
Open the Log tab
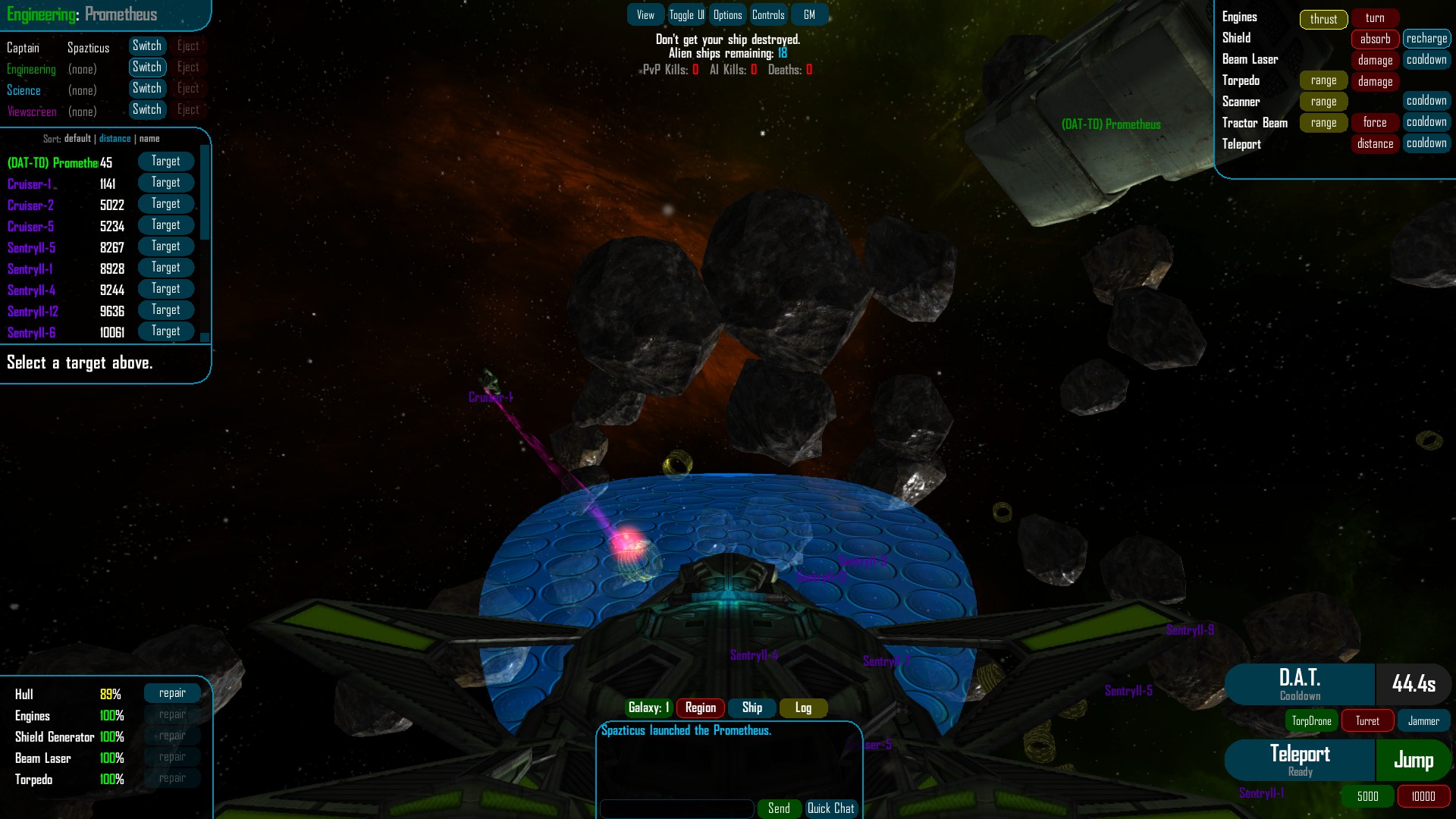(802, 708)
